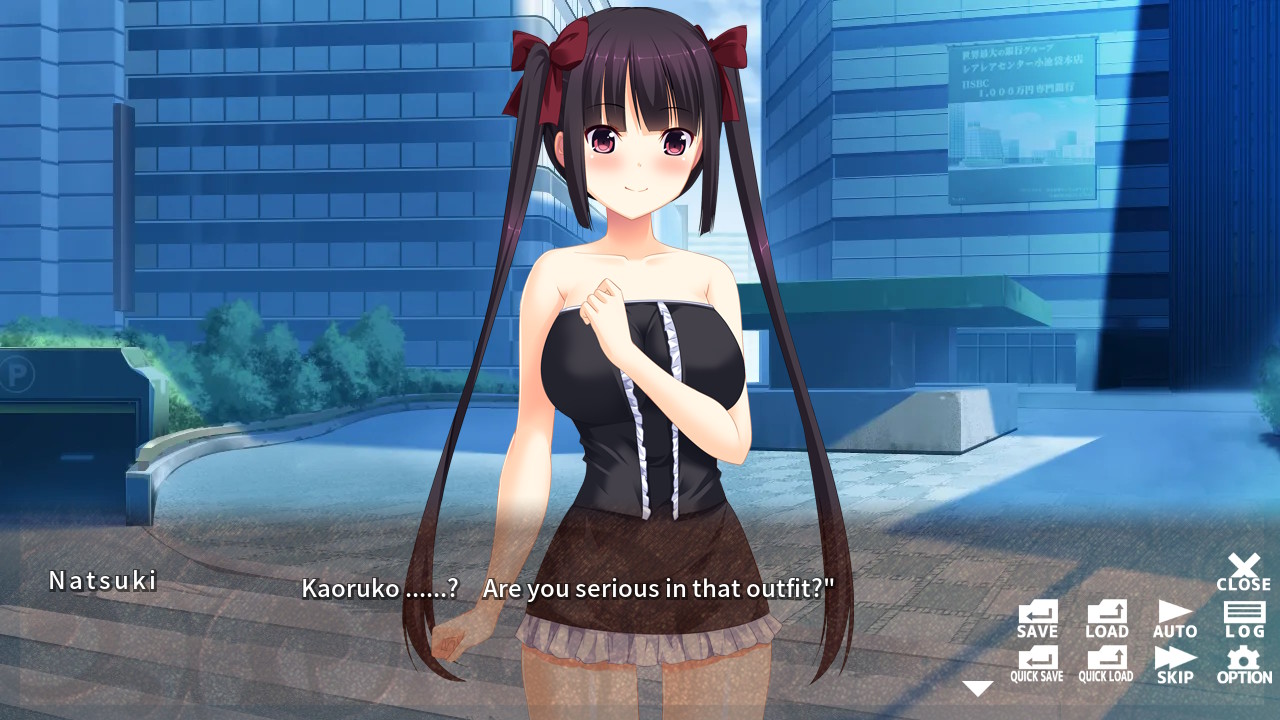Hide the dialogue window using Close
This screenshot has width=1280, height=720.
pos(1243,568)
